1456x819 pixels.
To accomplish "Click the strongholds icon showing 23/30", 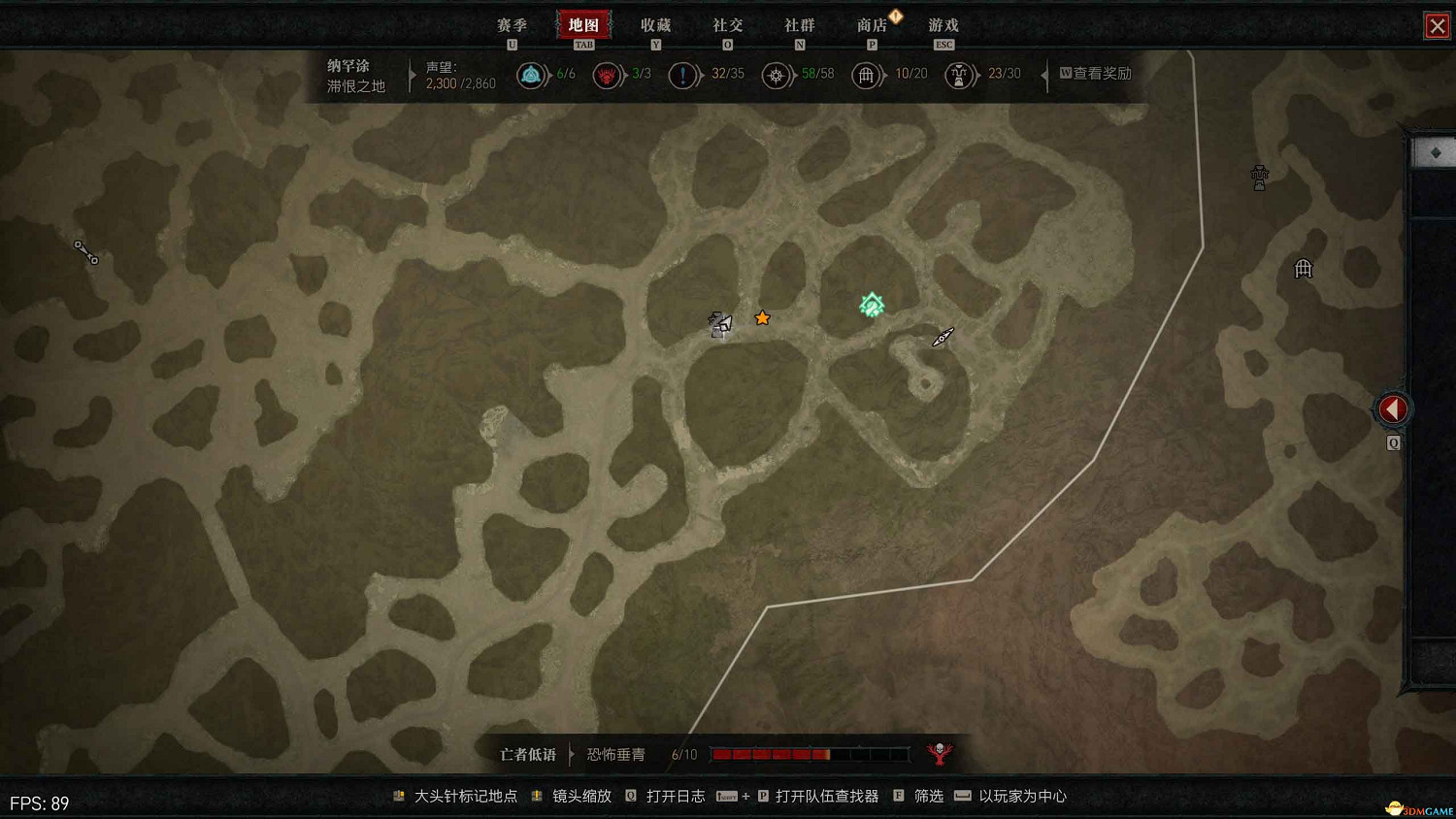I will [960, 74].
